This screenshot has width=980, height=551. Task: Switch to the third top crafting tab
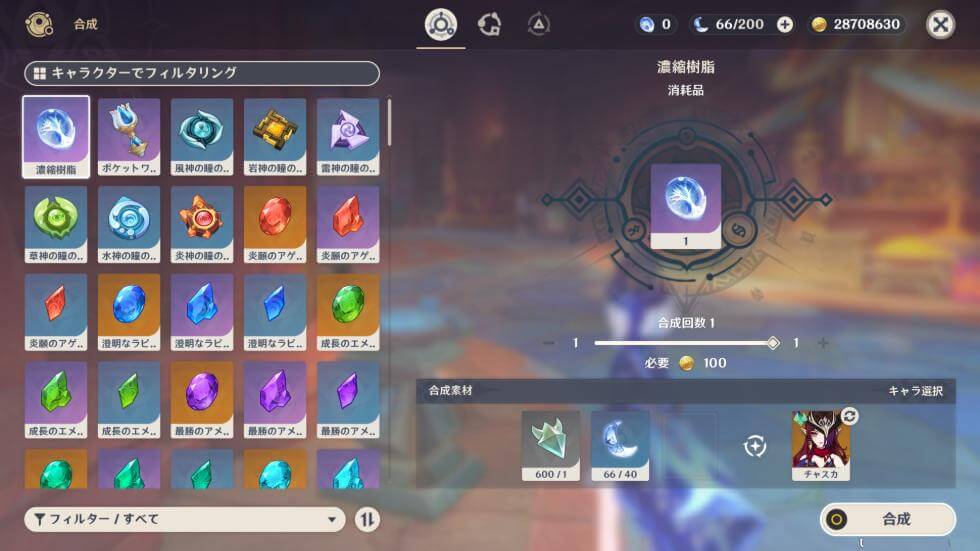pyautogui.click(x=539, y=25)
